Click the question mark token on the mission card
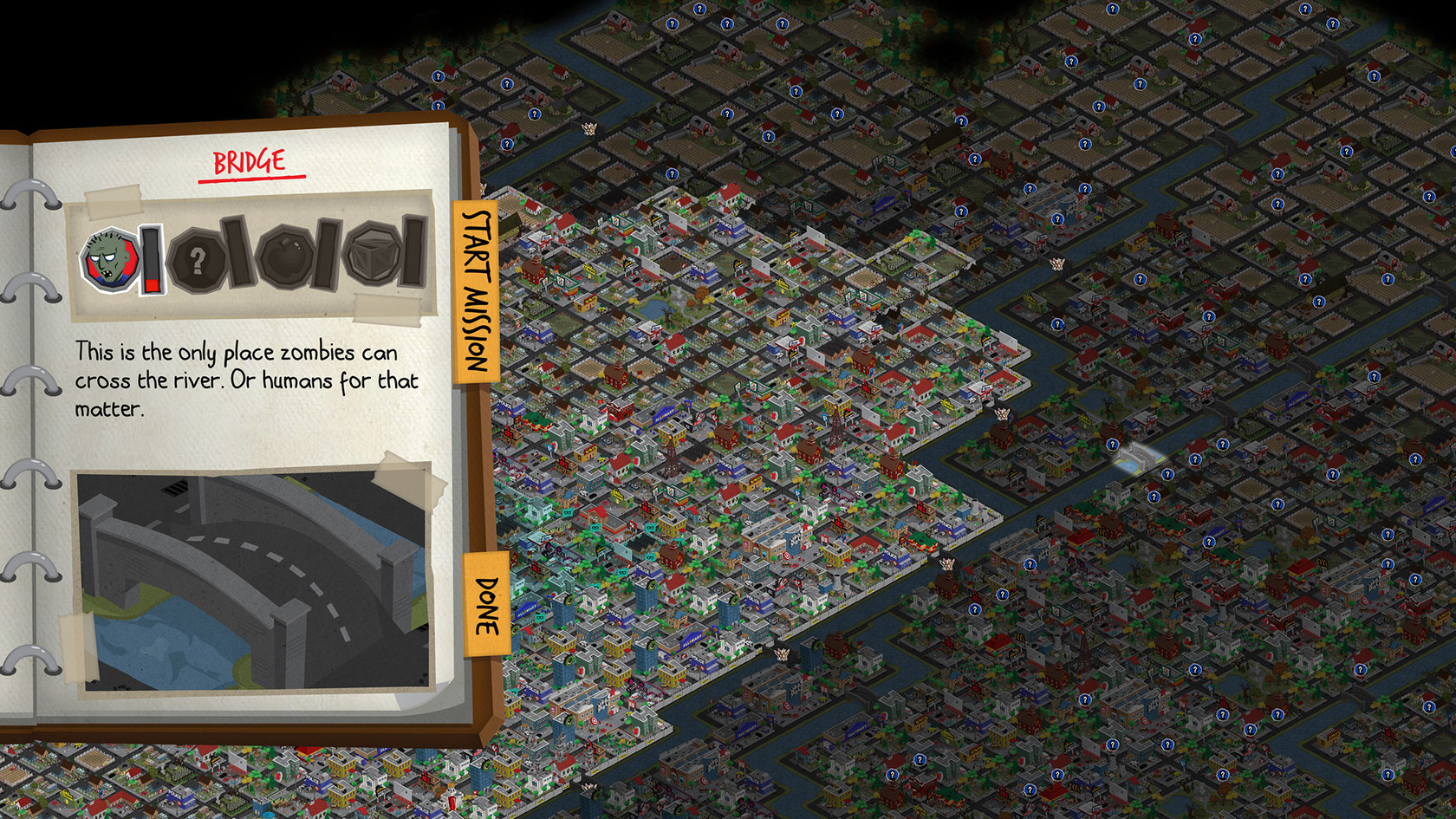 (x=199, y=259)
